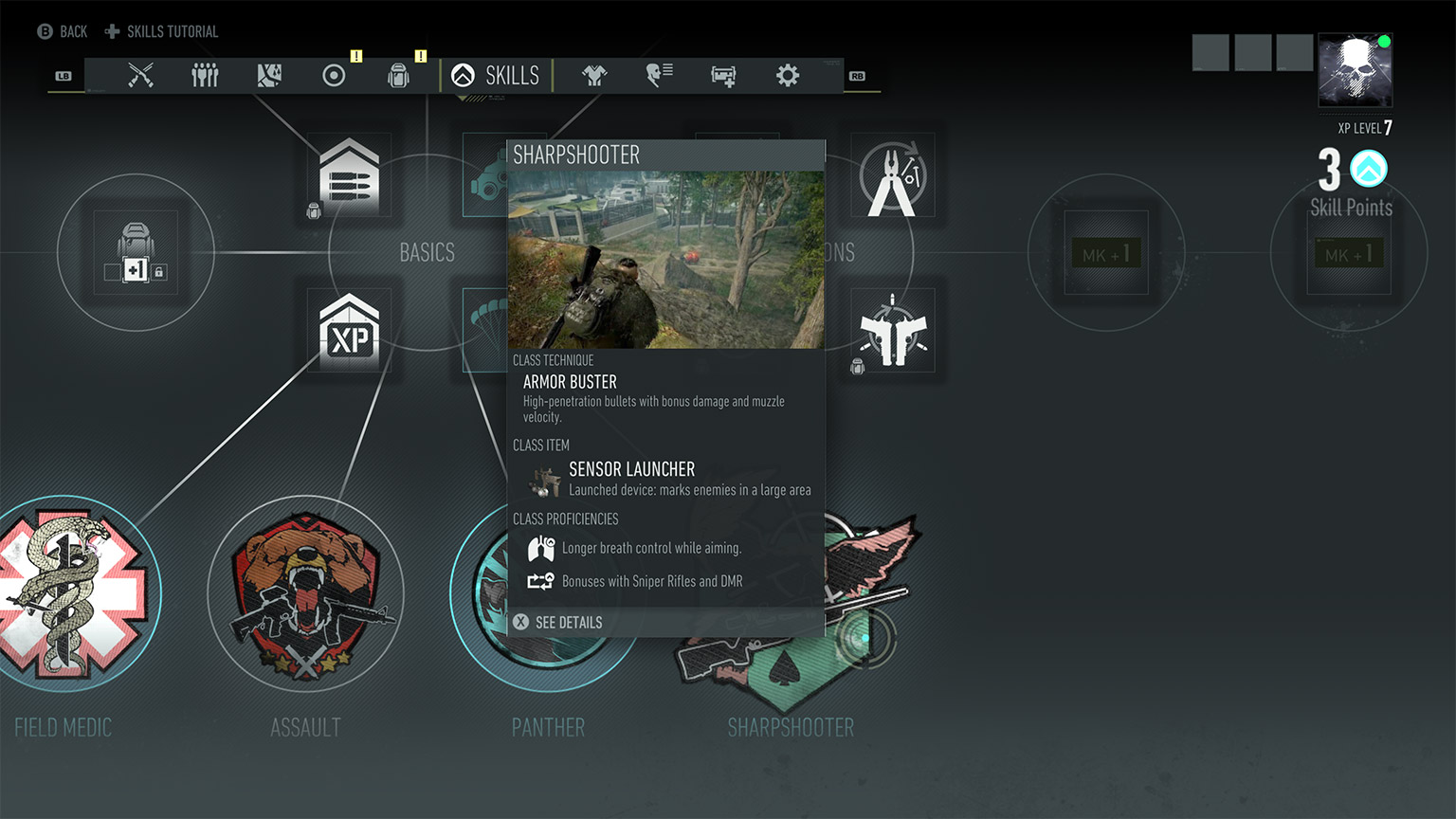Select the ammo storage skill node
This screenshot has width=1456, height=819.
point(351,175)
